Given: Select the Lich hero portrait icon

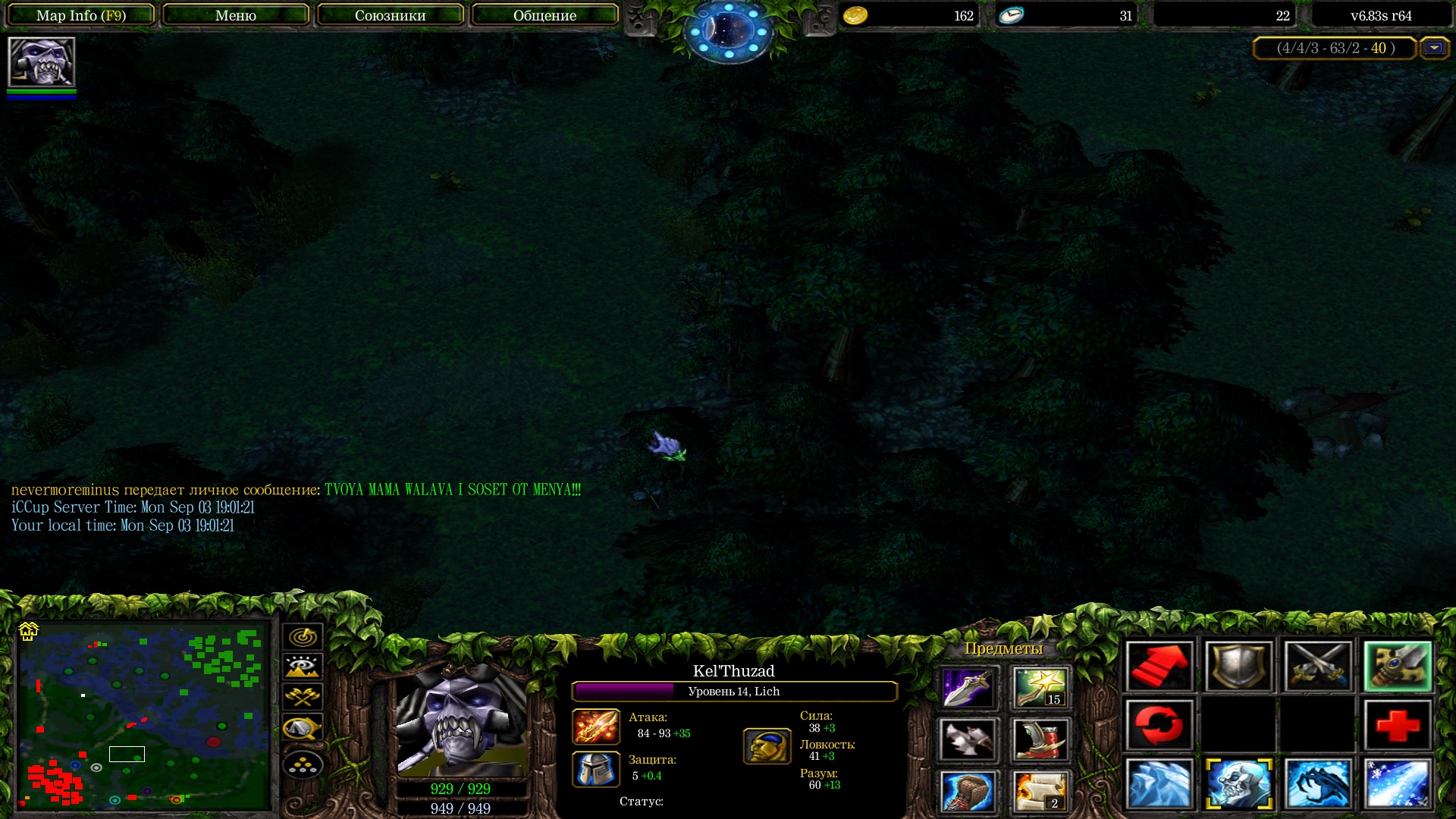Looking at the screenshot, I should tap(42, 62).
